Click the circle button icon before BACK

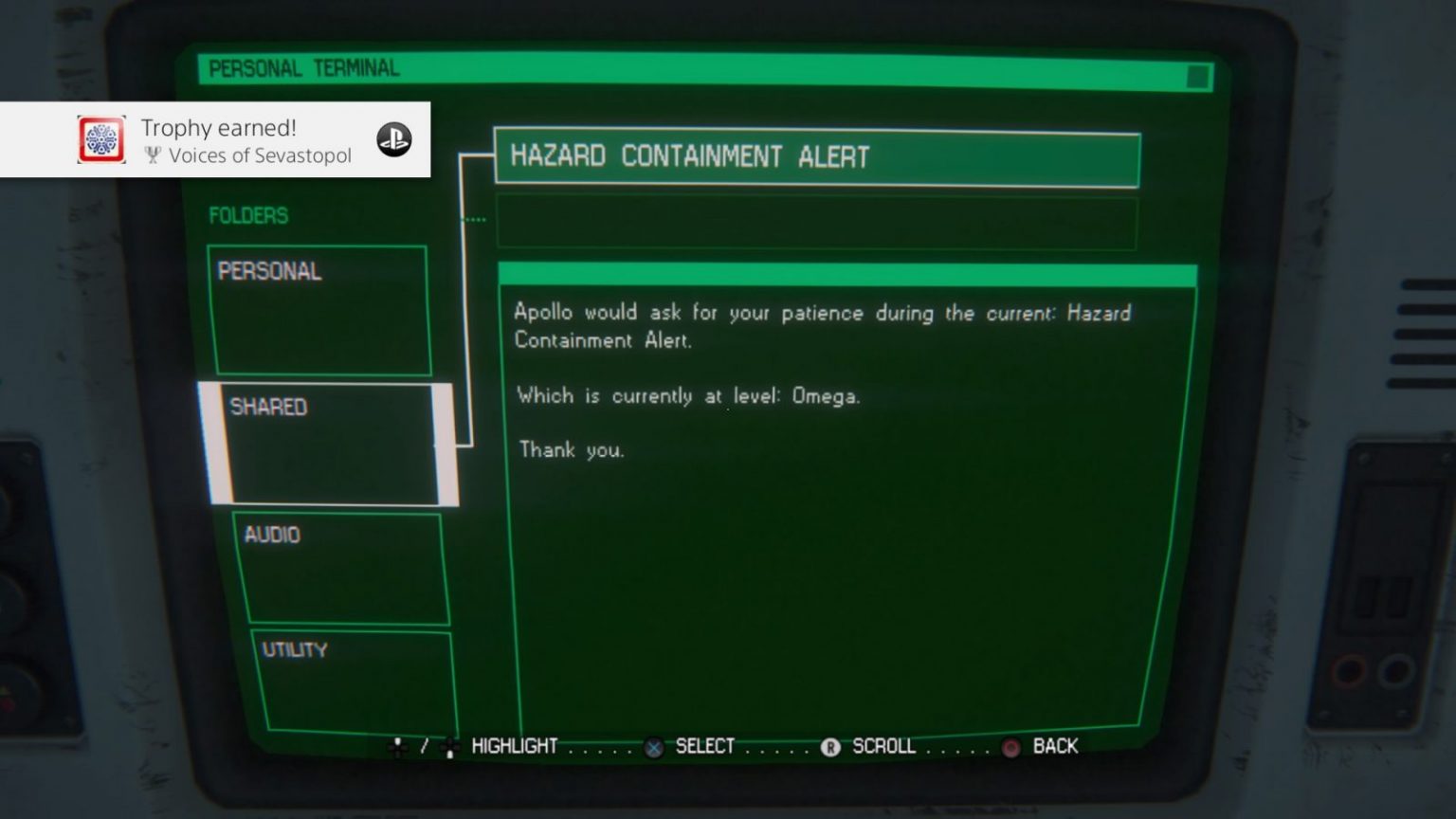point(1010,747)
